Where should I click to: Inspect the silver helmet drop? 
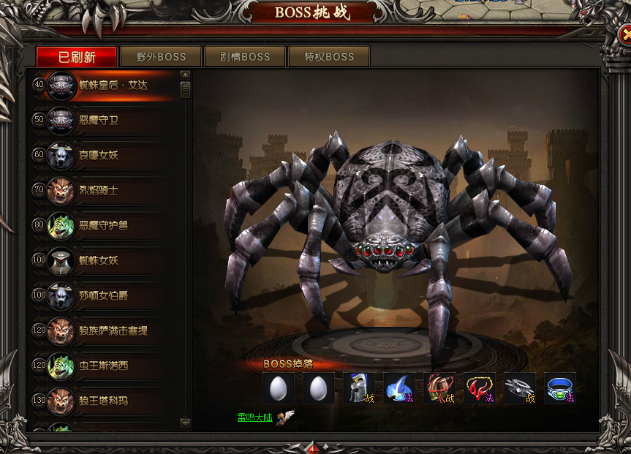coord(360,388)
